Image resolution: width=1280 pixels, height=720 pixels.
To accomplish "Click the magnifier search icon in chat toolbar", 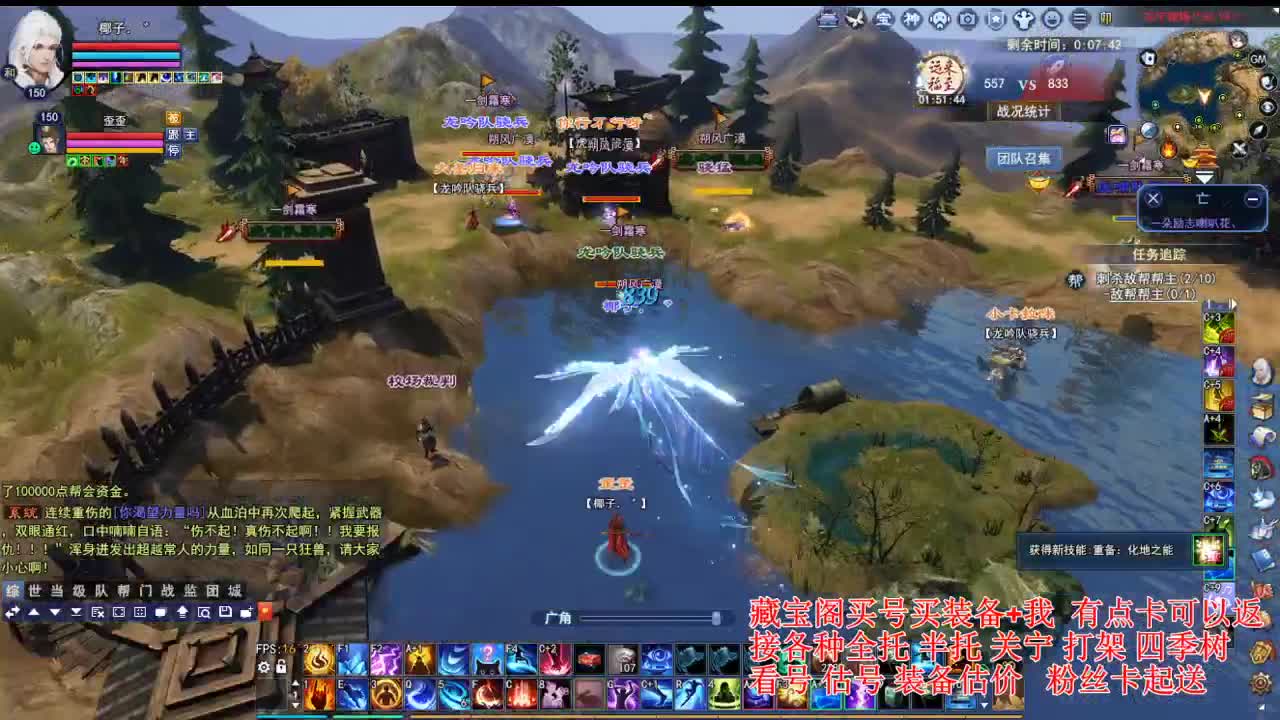I will [x=206, y=613].
